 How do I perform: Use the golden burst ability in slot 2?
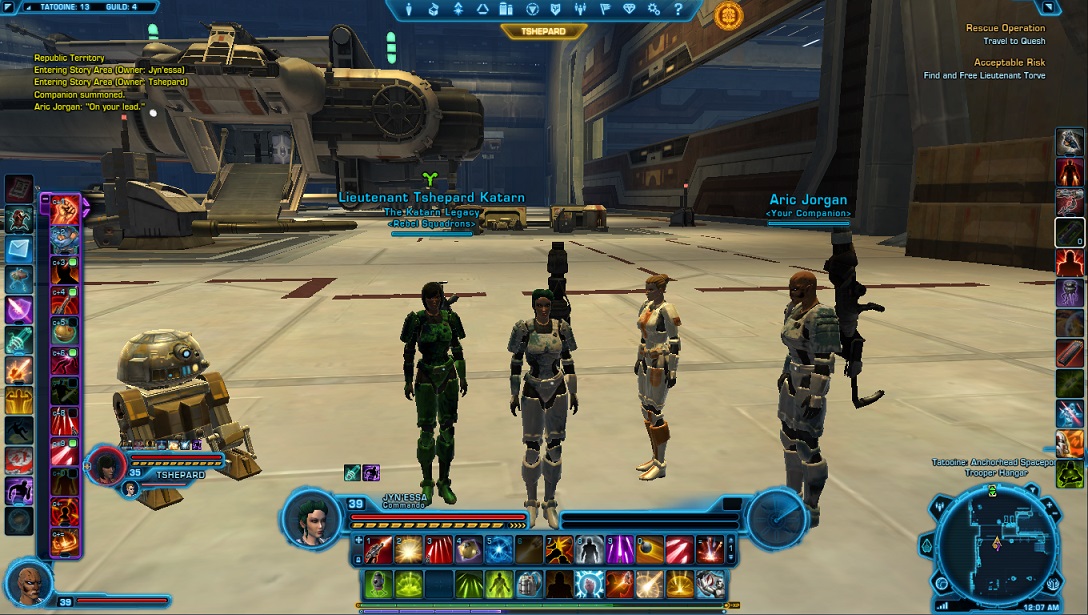pos(408,549)
